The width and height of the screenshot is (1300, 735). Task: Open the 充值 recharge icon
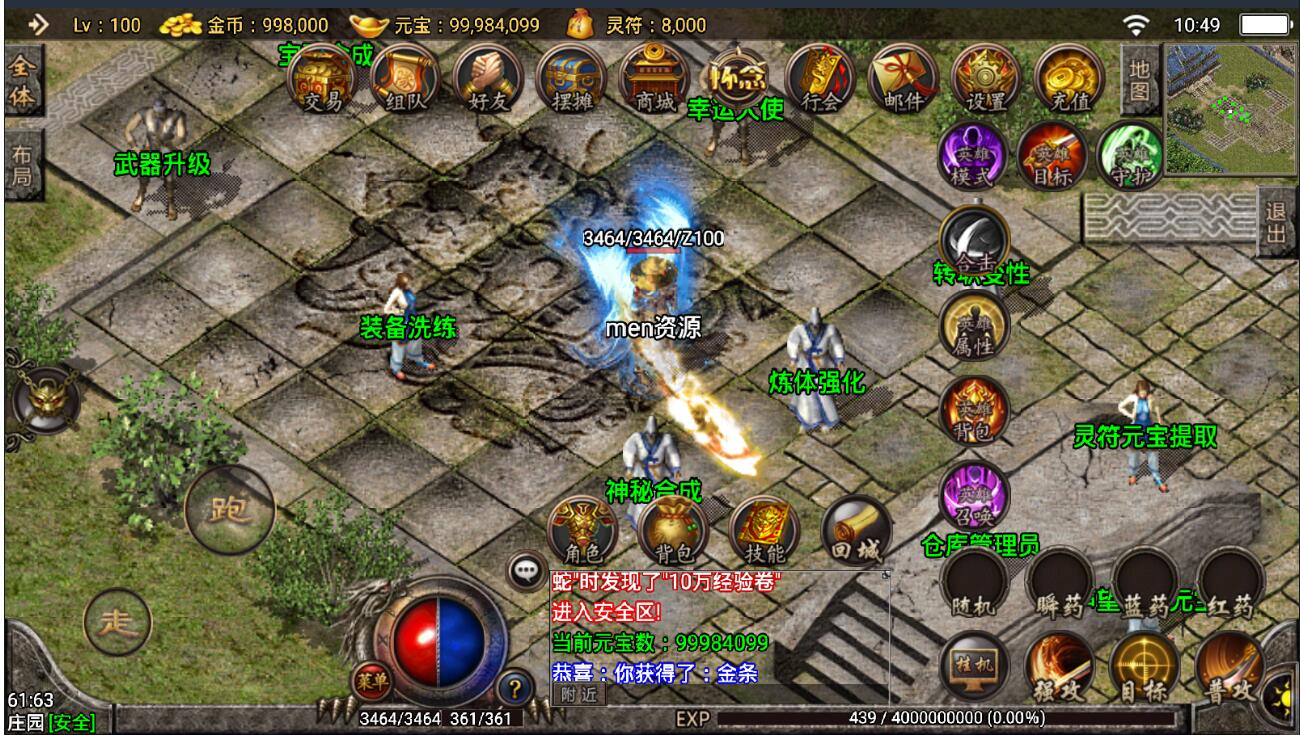tap(1068, 79)
